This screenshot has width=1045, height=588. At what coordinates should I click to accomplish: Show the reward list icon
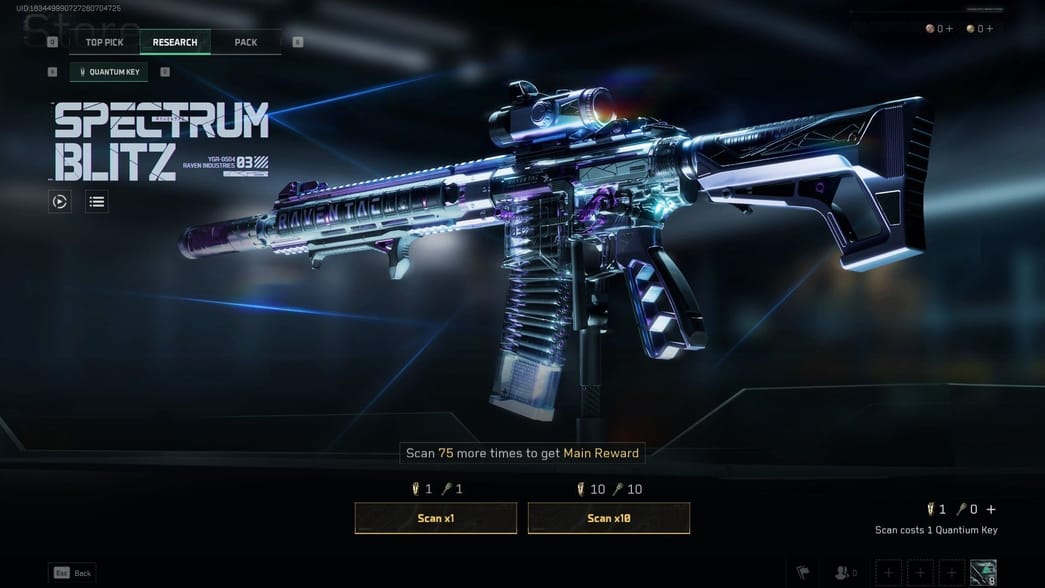point(96,202)
